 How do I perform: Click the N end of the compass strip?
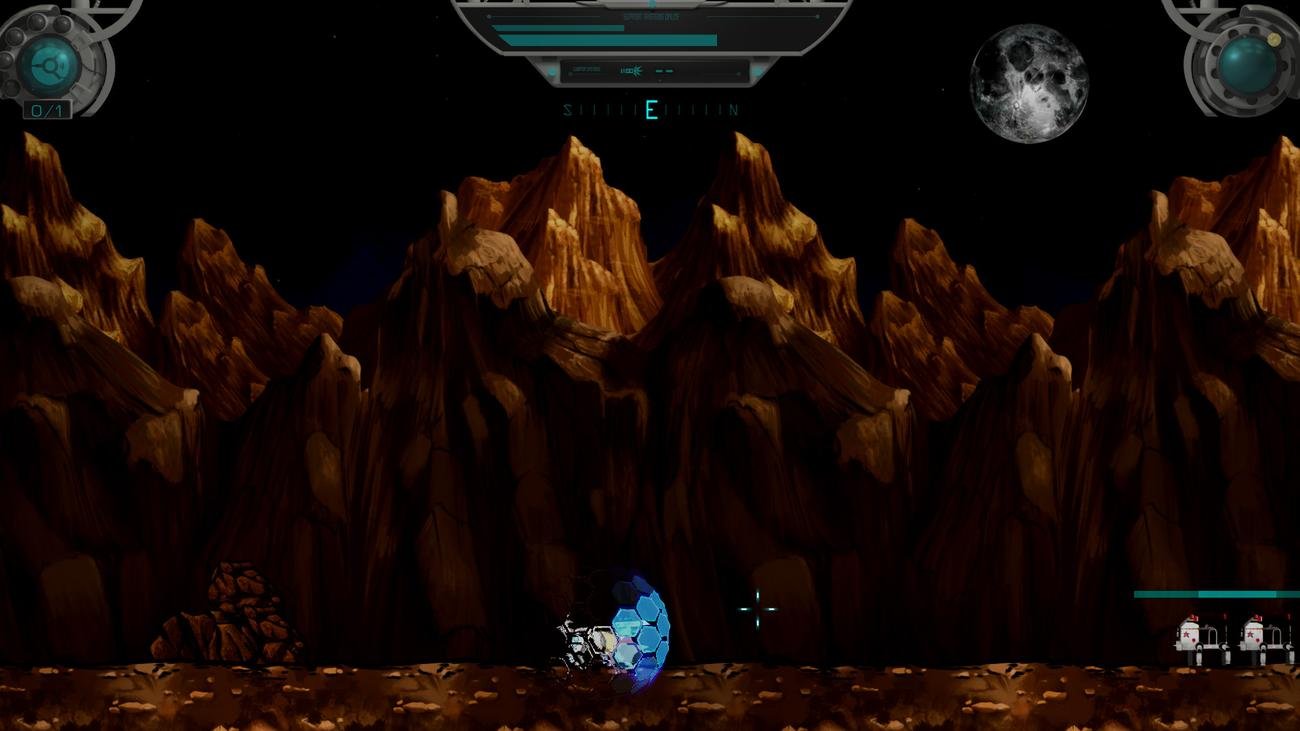point(733,109)
